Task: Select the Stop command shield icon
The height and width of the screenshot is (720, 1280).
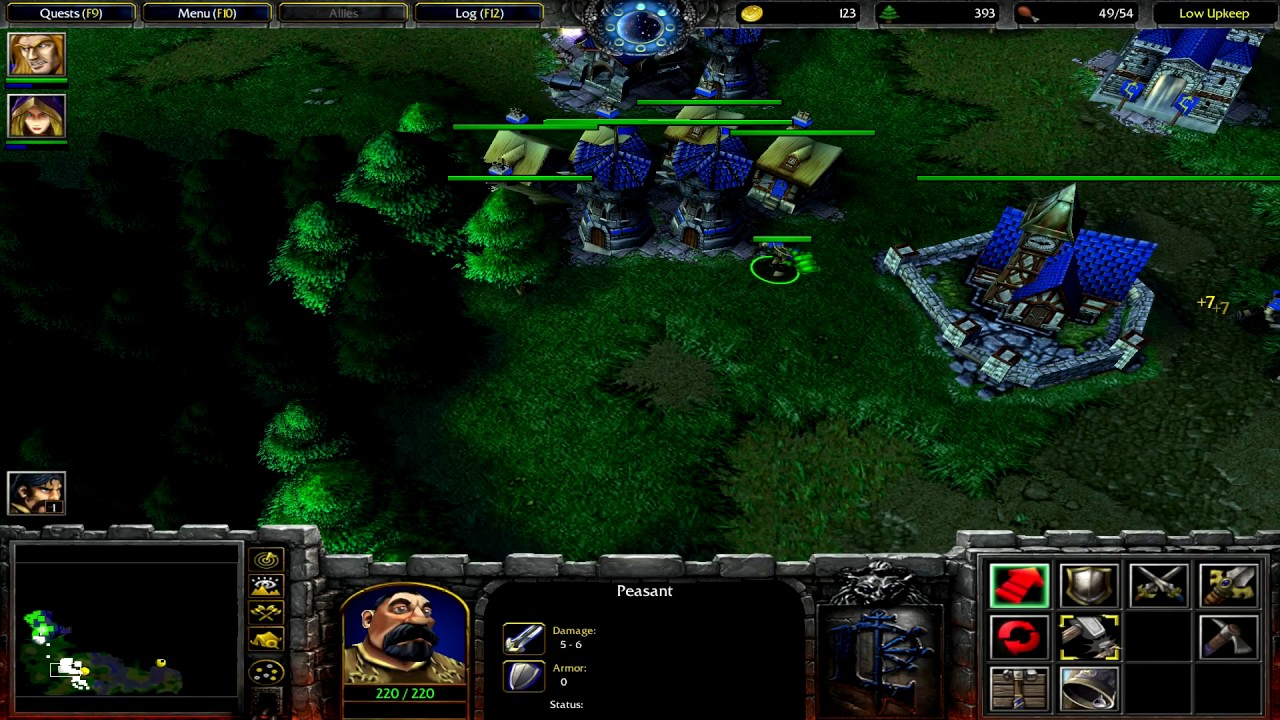Action: (1089, 586)
